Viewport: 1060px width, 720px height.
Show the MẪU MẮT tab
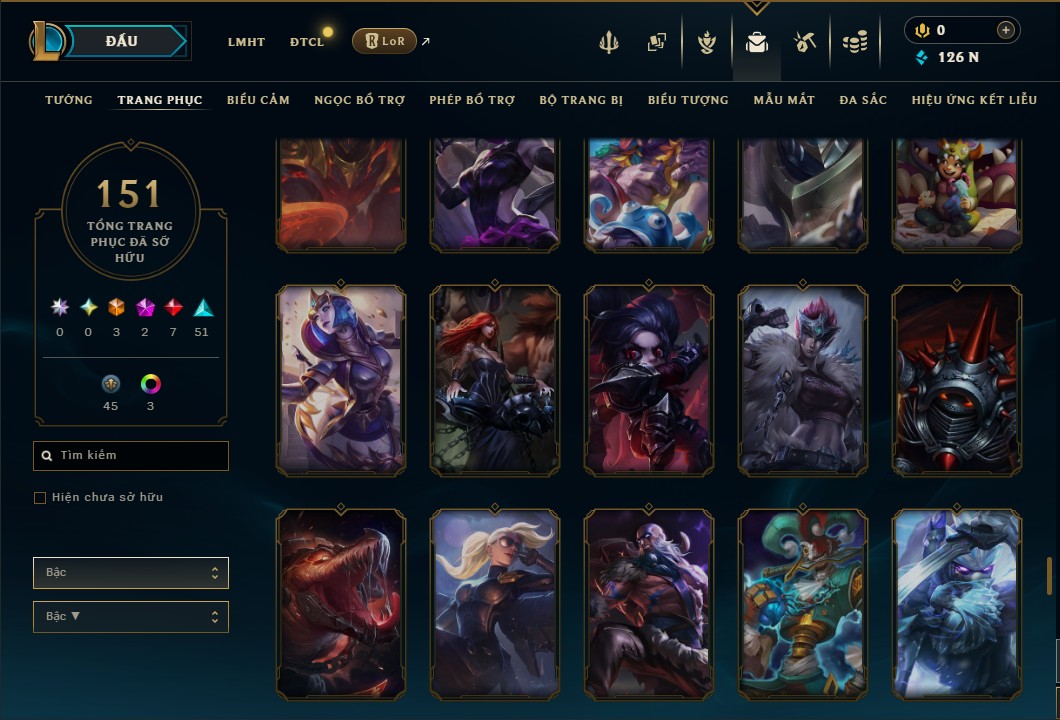point(784,100)
